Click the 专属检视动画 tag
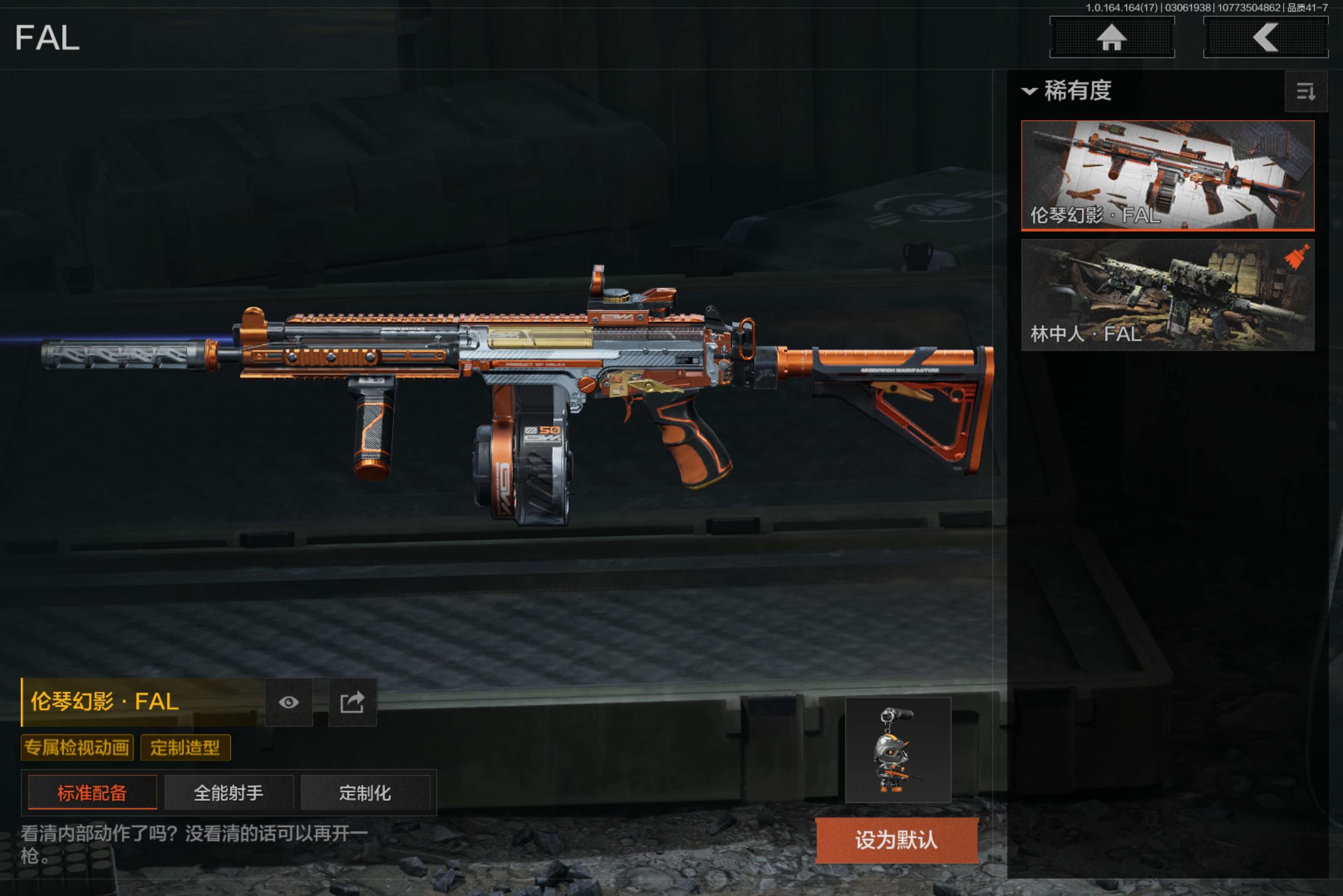This screenshot has width=1343, height=896. coord(77,748)
